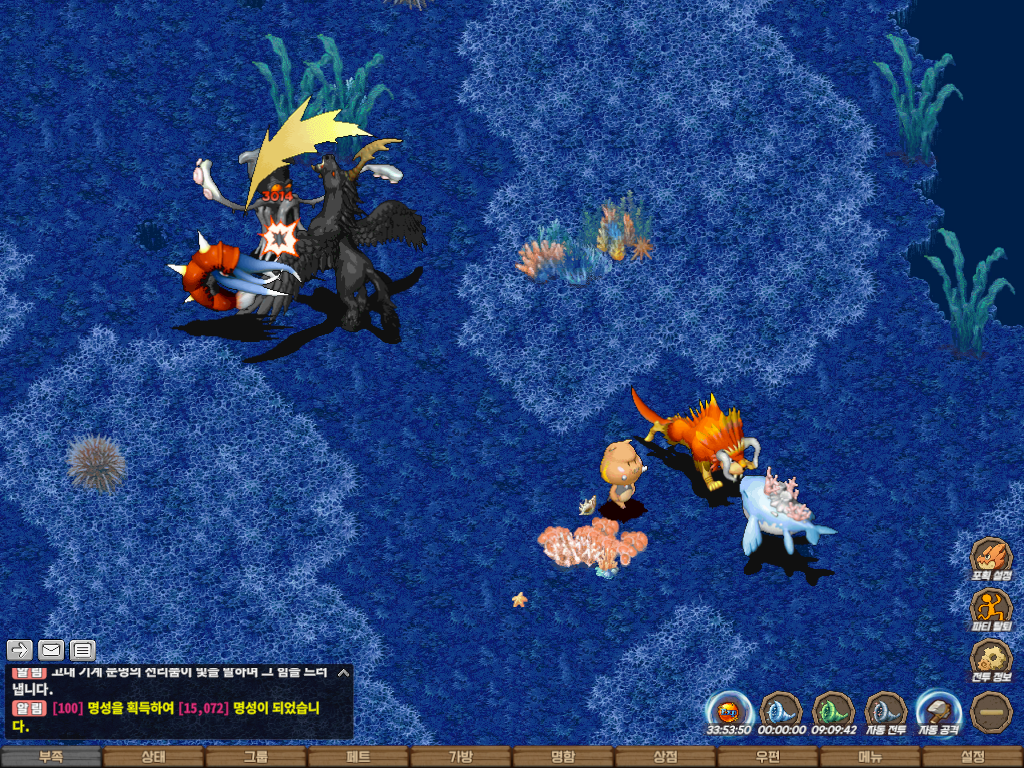Open the envelope message button above chat
The image size is (1024, 768).
click(x=51, y=650)
